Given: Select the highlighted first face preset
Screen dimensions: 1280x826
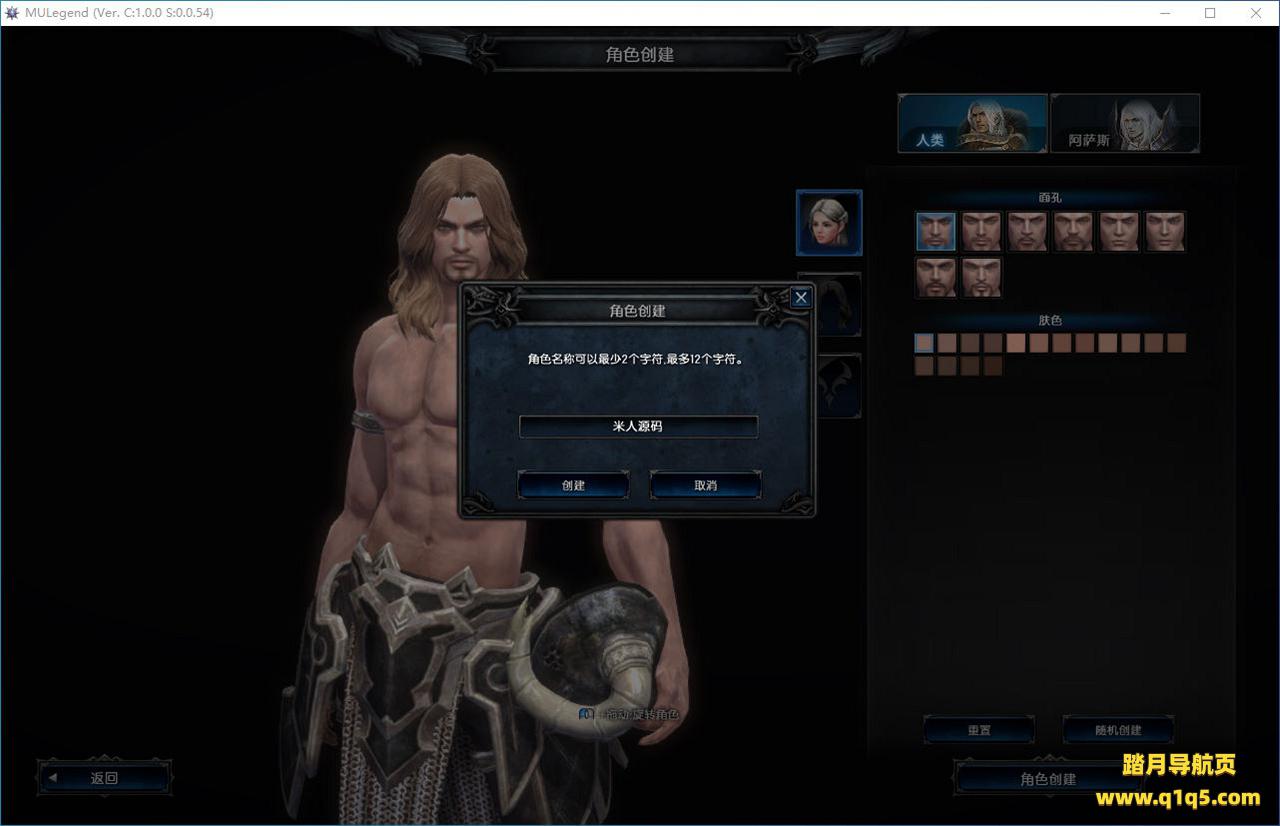Looking at the screenshot, I should 936,231.
